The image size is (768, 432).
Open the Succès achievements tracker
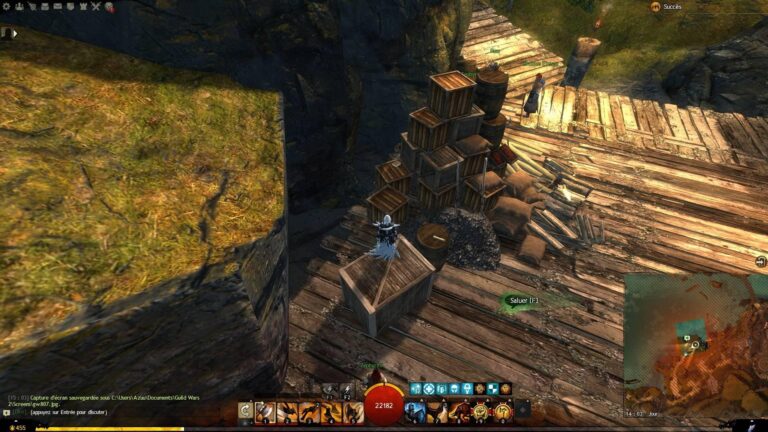(671, 7)
